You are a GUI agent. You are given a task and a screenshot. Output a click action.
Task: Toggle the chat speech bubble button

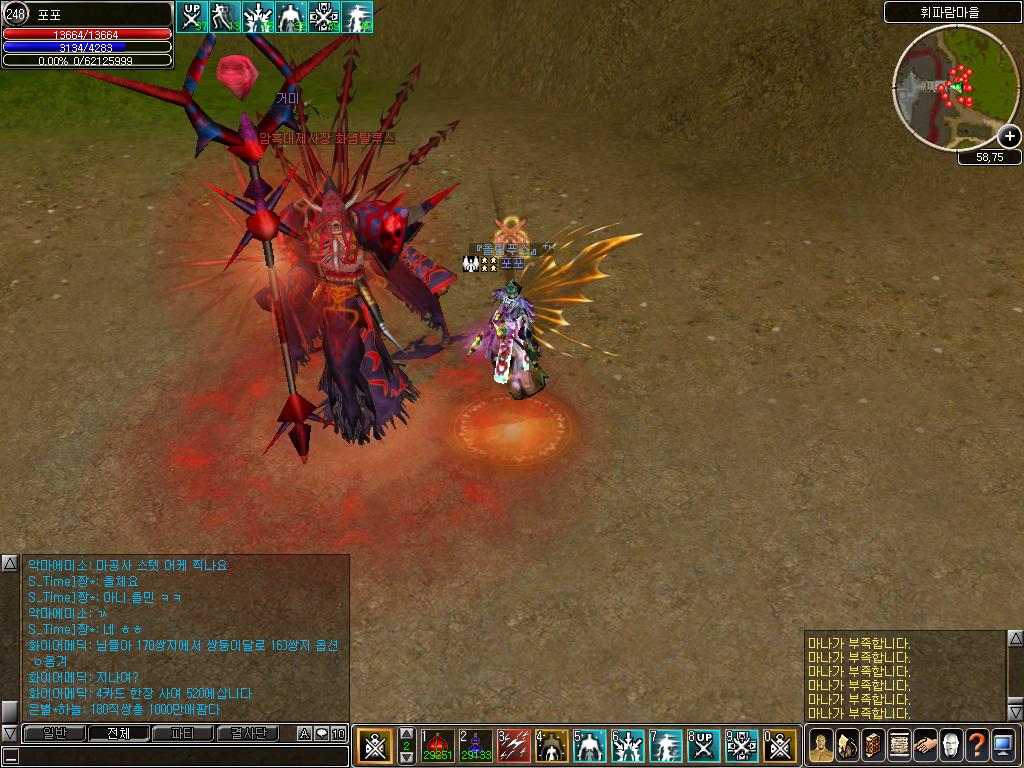coord(321,734)
